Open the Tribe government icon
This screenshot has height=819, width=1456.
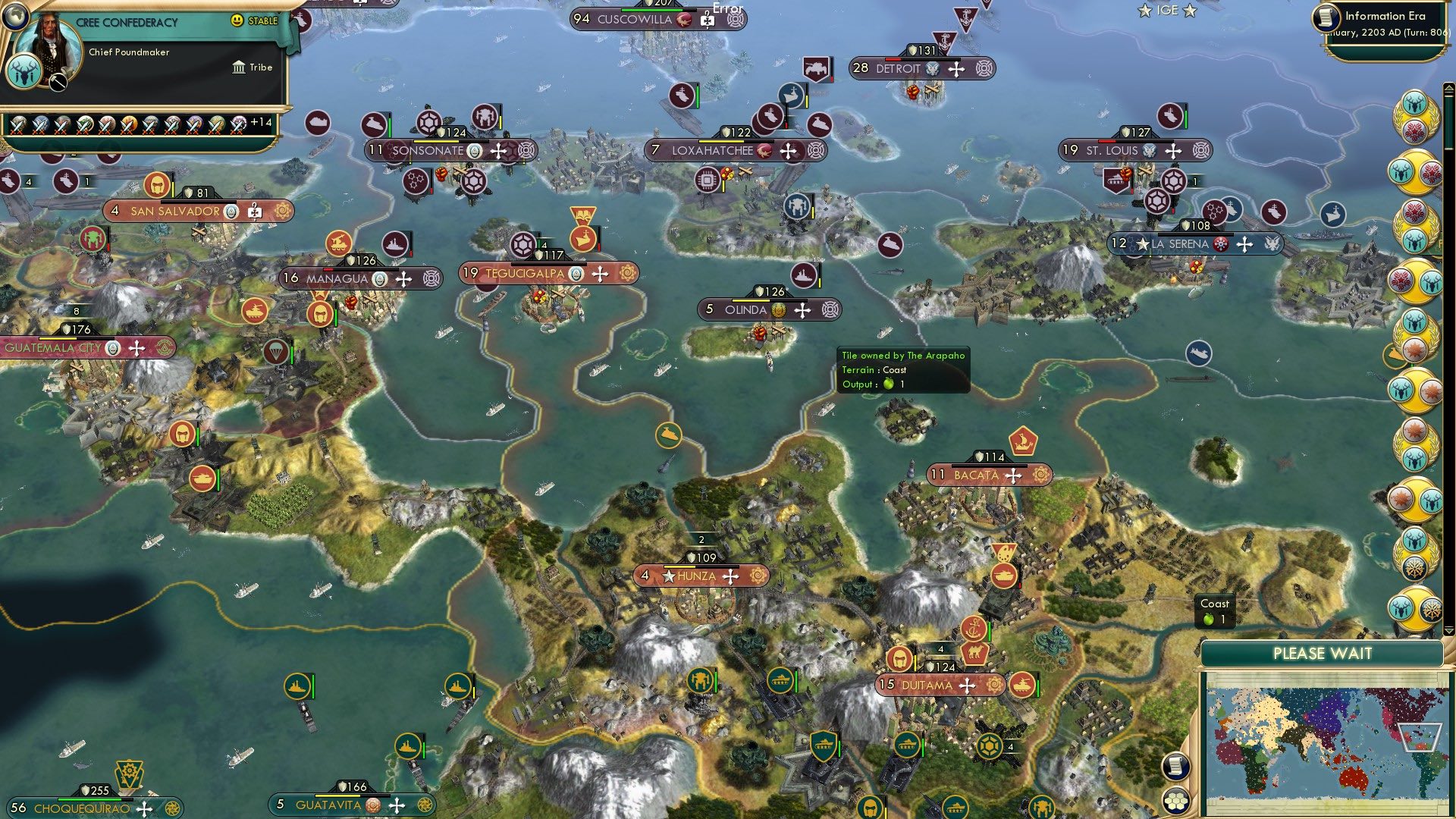[240, 67]
